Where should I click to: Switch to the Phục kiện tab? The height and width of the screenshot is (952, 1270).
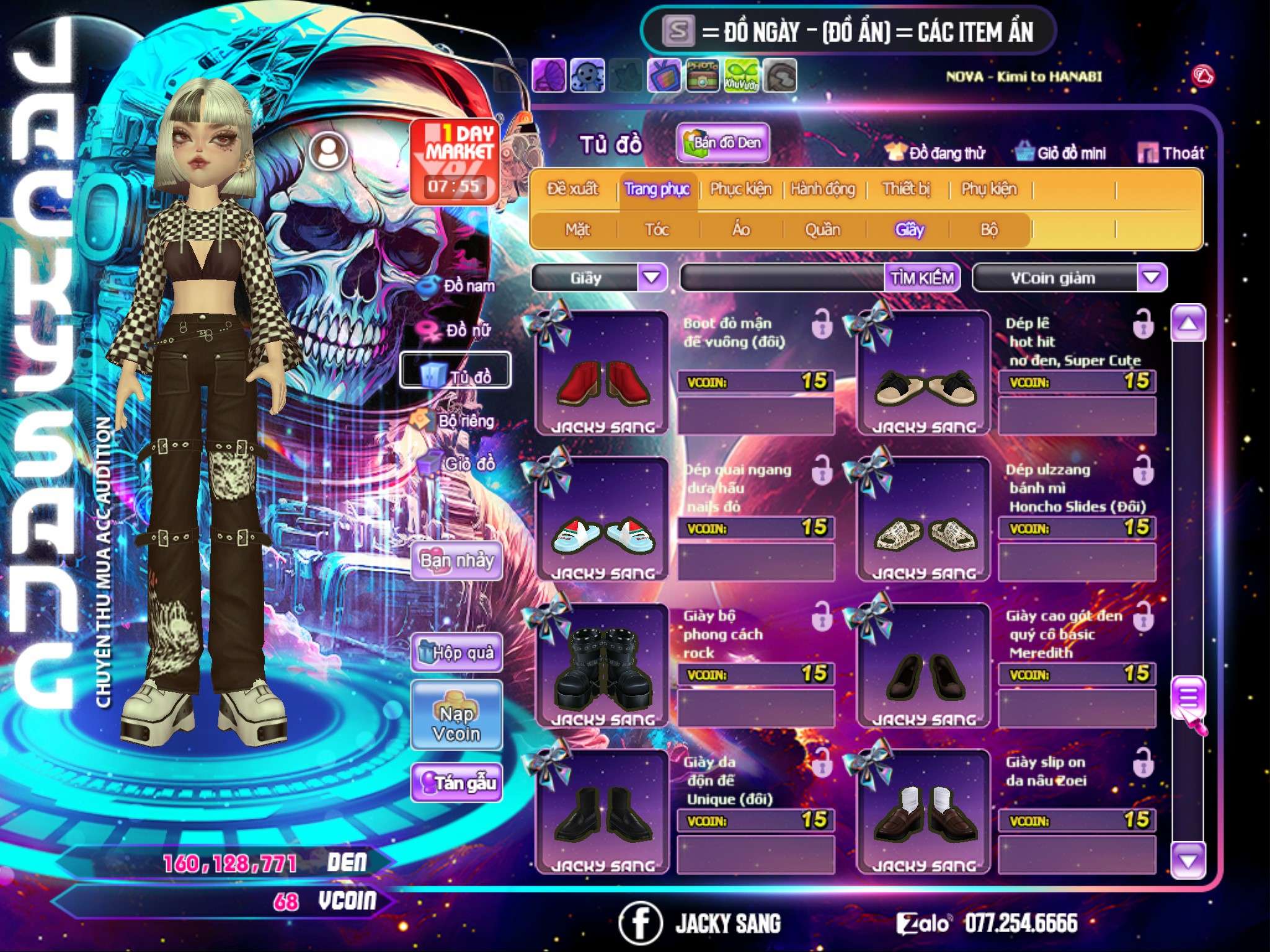(x=740, y=188)
